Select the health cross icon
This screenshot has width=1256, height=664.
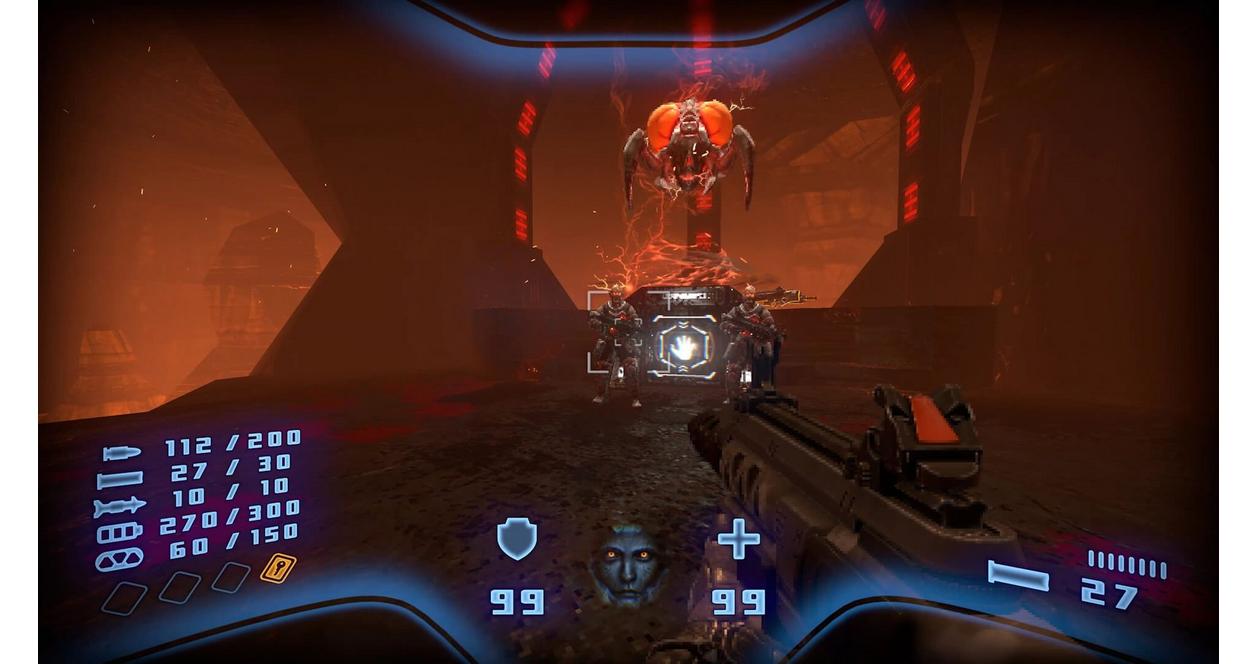point(738,539)
